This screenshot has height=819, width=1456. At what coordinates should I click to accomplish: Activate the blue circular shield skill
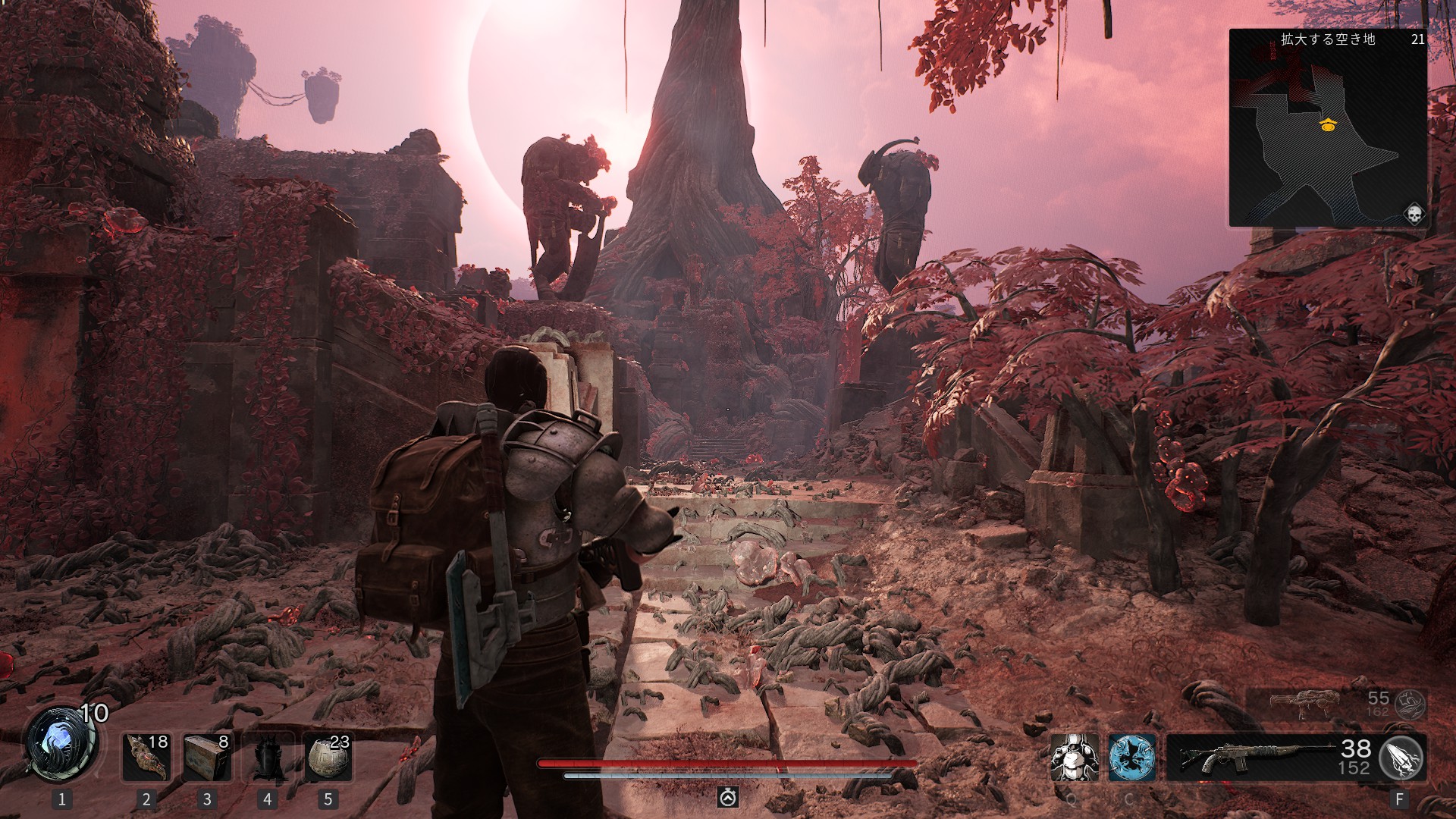pos(1131,757)
